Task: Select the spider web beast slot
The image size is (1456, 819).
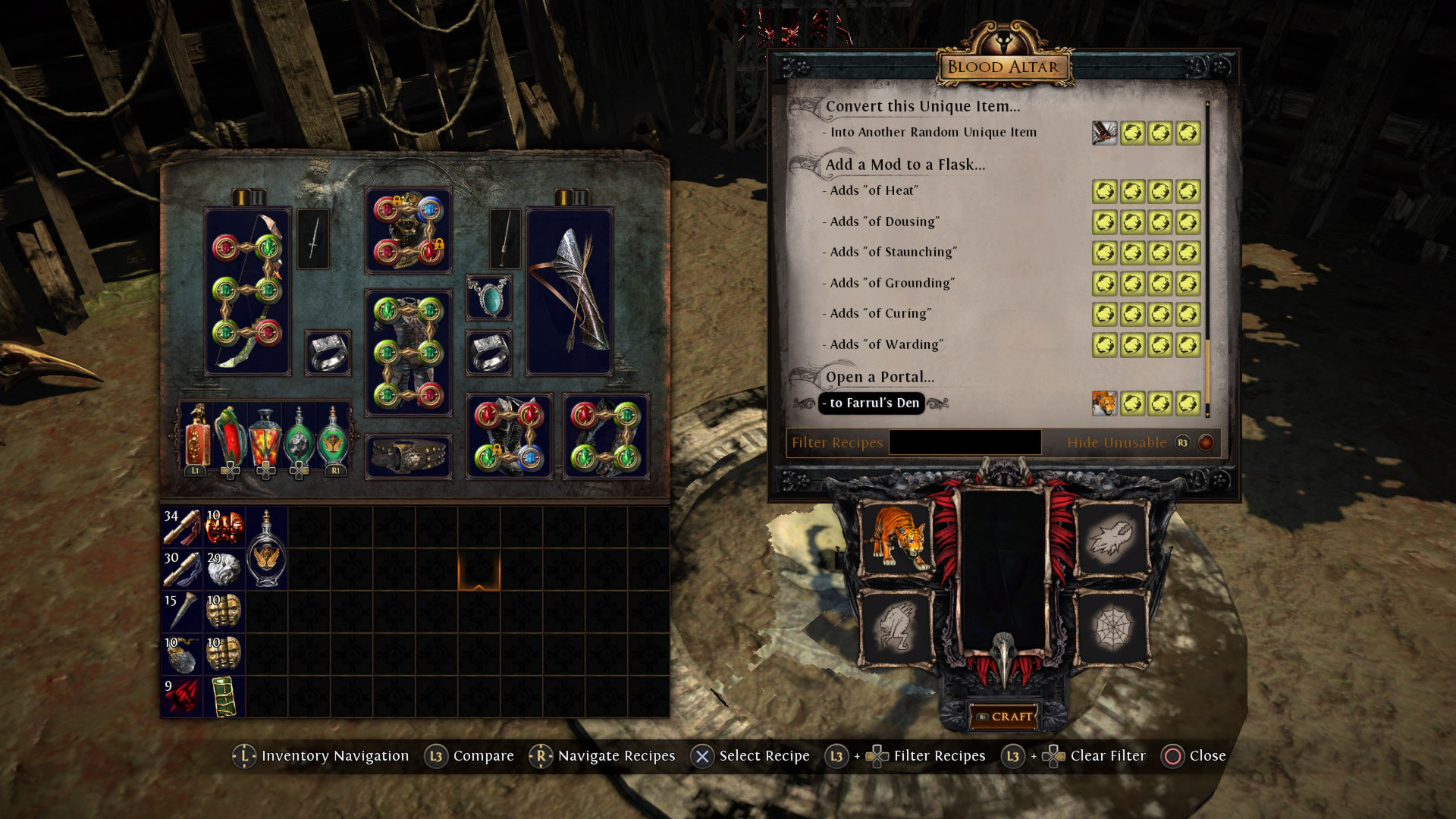Action: coord(1111,628)
